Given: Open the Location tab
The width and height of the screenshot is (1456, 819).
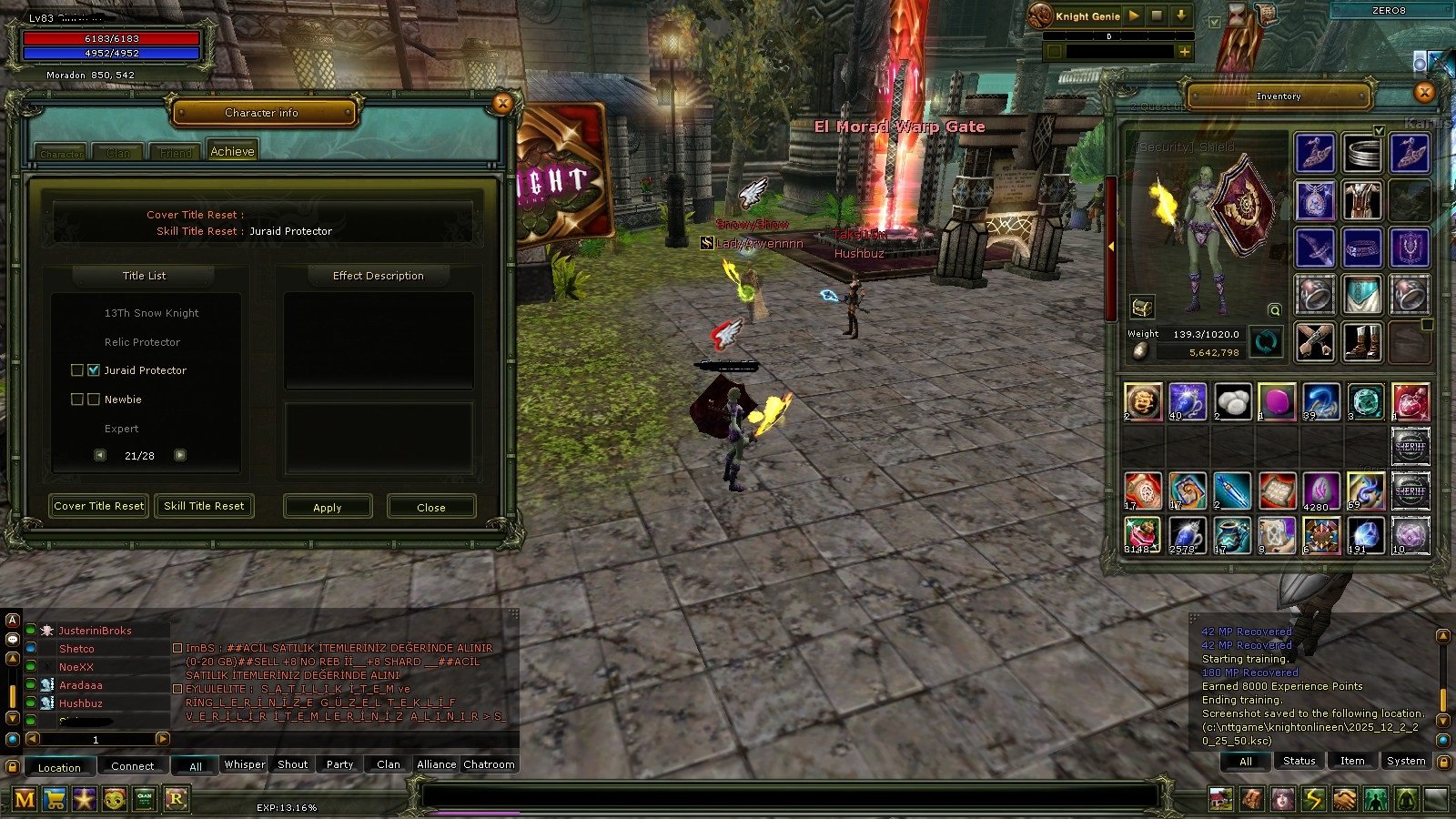Looking at the screenshot, I should pyautogui.click(x=59, y=767).
